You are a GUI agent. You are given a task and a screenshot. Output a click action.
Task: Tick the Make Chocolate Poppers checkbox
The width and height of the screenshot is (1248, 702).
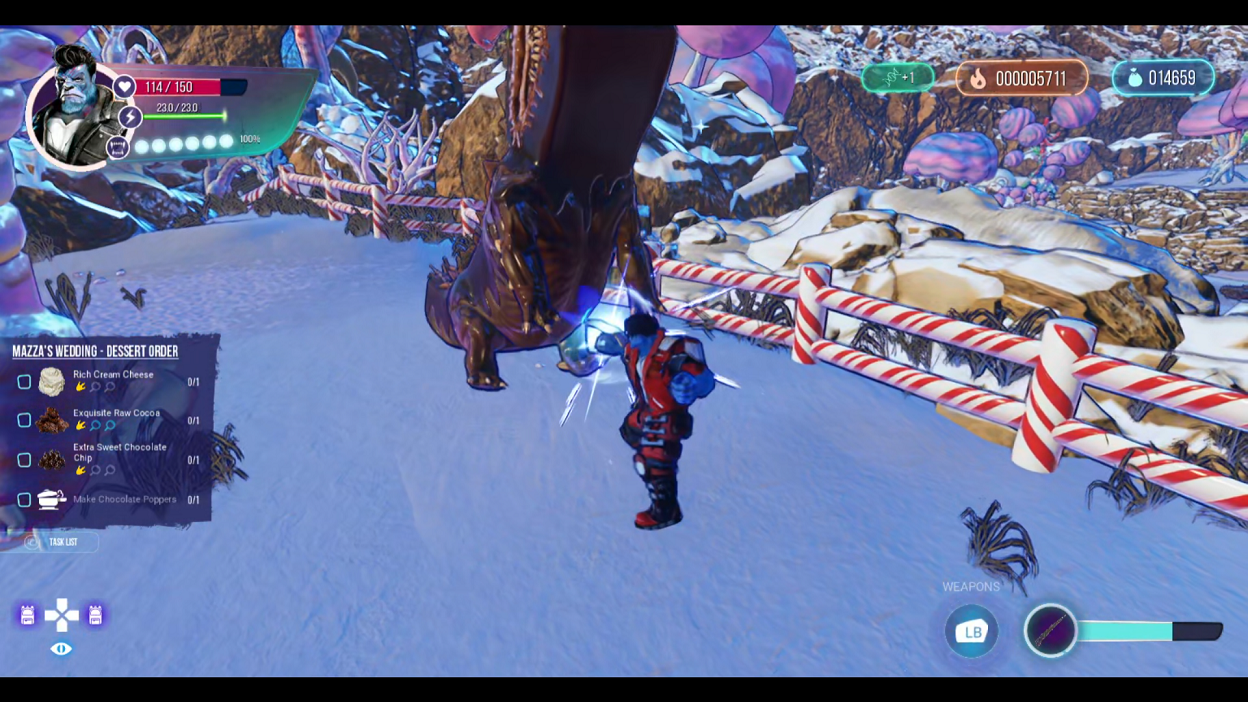click(x=24, y=499)
